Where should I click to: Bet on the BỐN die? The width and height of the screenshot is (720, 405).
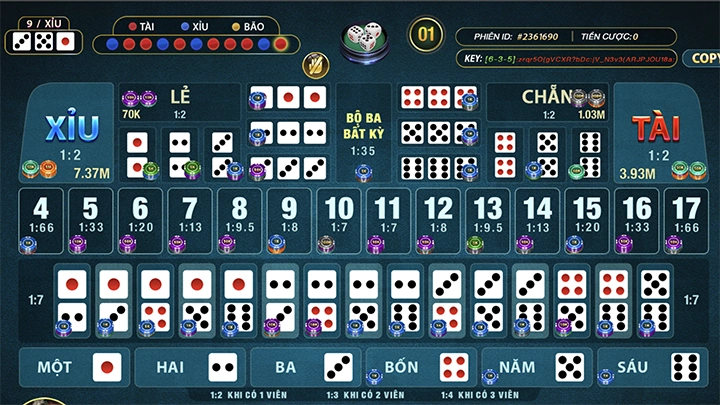[x=422, y=367]
